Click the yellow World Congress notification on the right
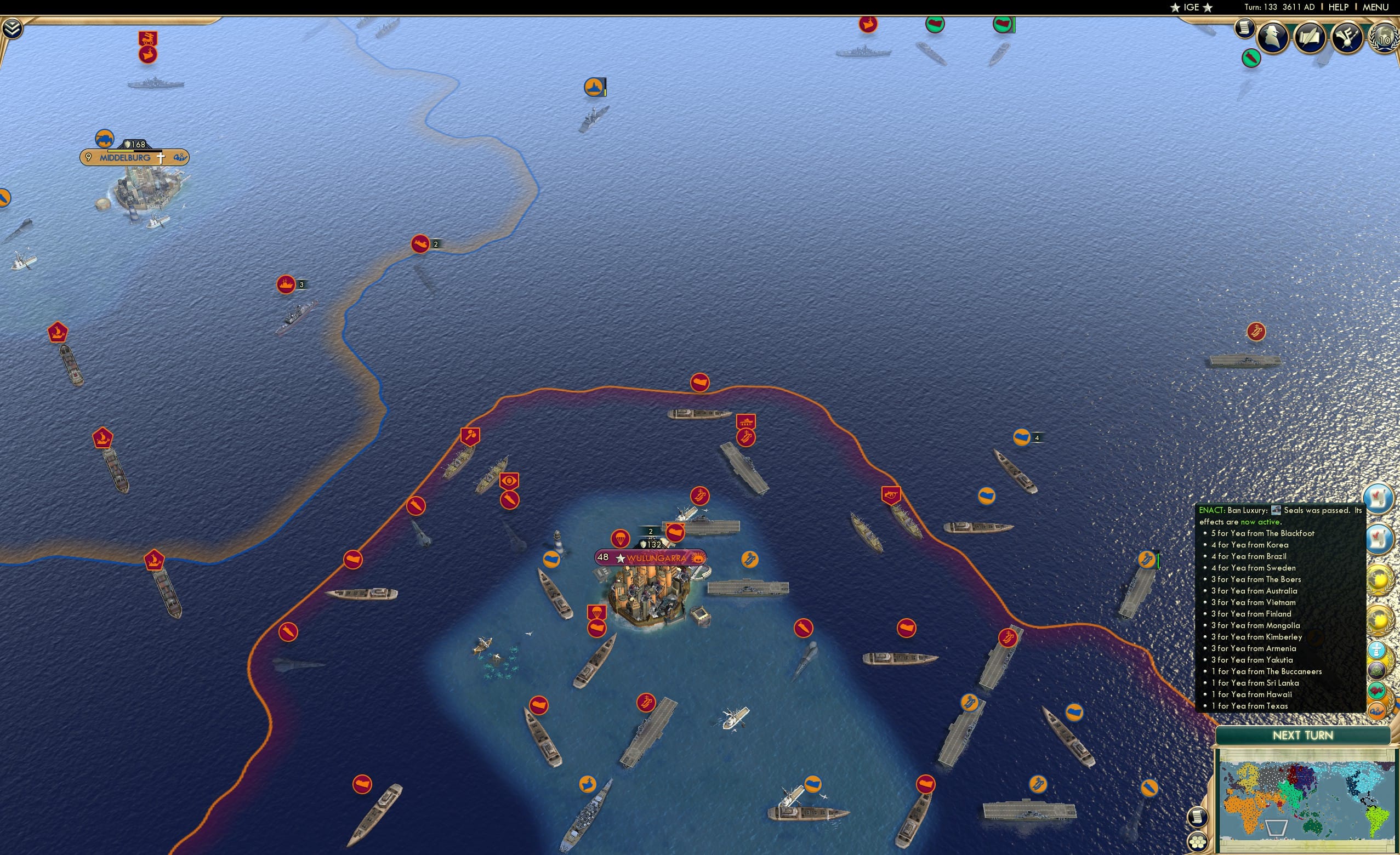This screenshot has width=1400, height=855. coord(1378,579)
